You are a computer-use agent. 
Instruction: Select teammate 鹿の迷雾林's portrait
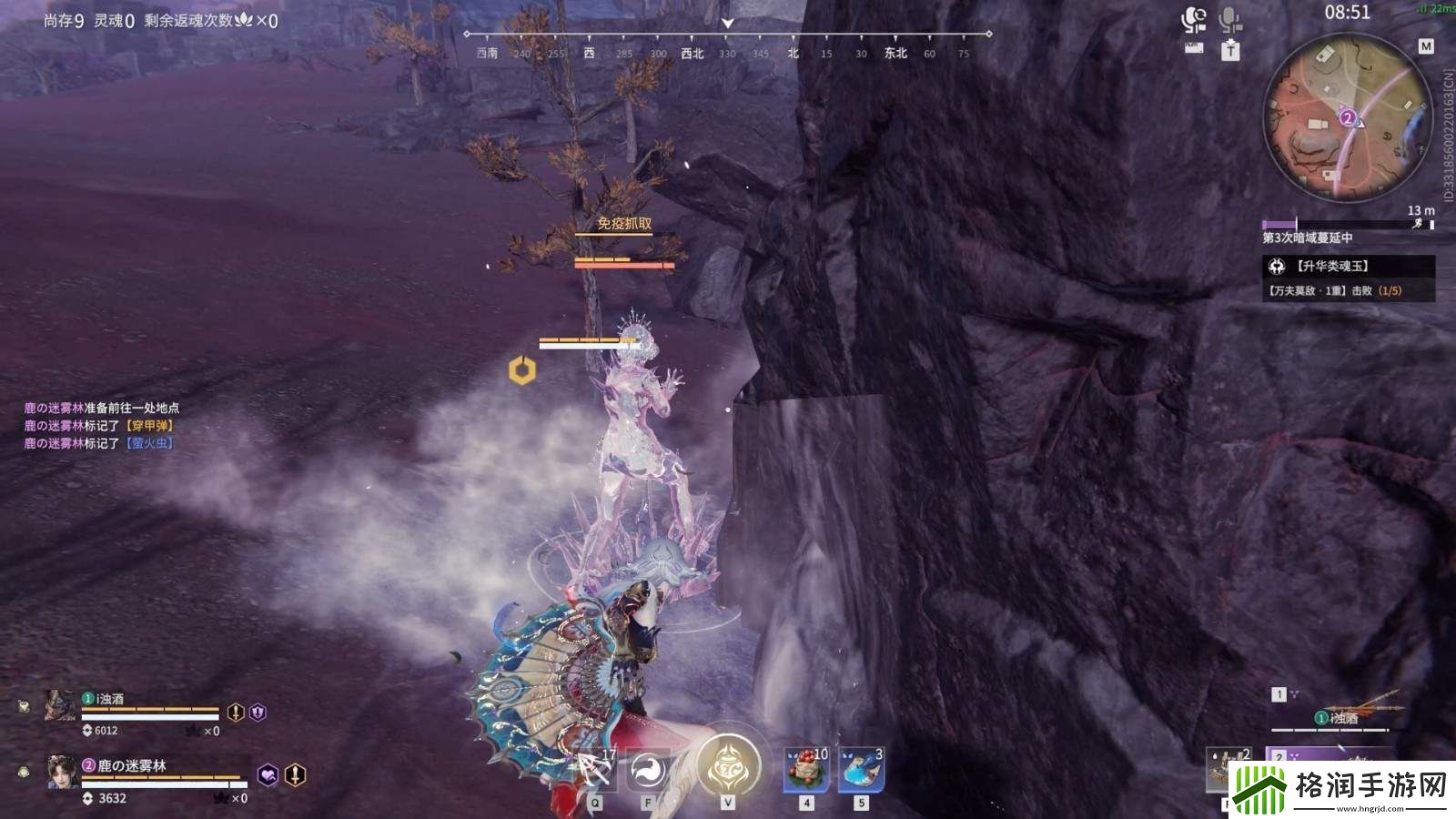coord(62,772)
